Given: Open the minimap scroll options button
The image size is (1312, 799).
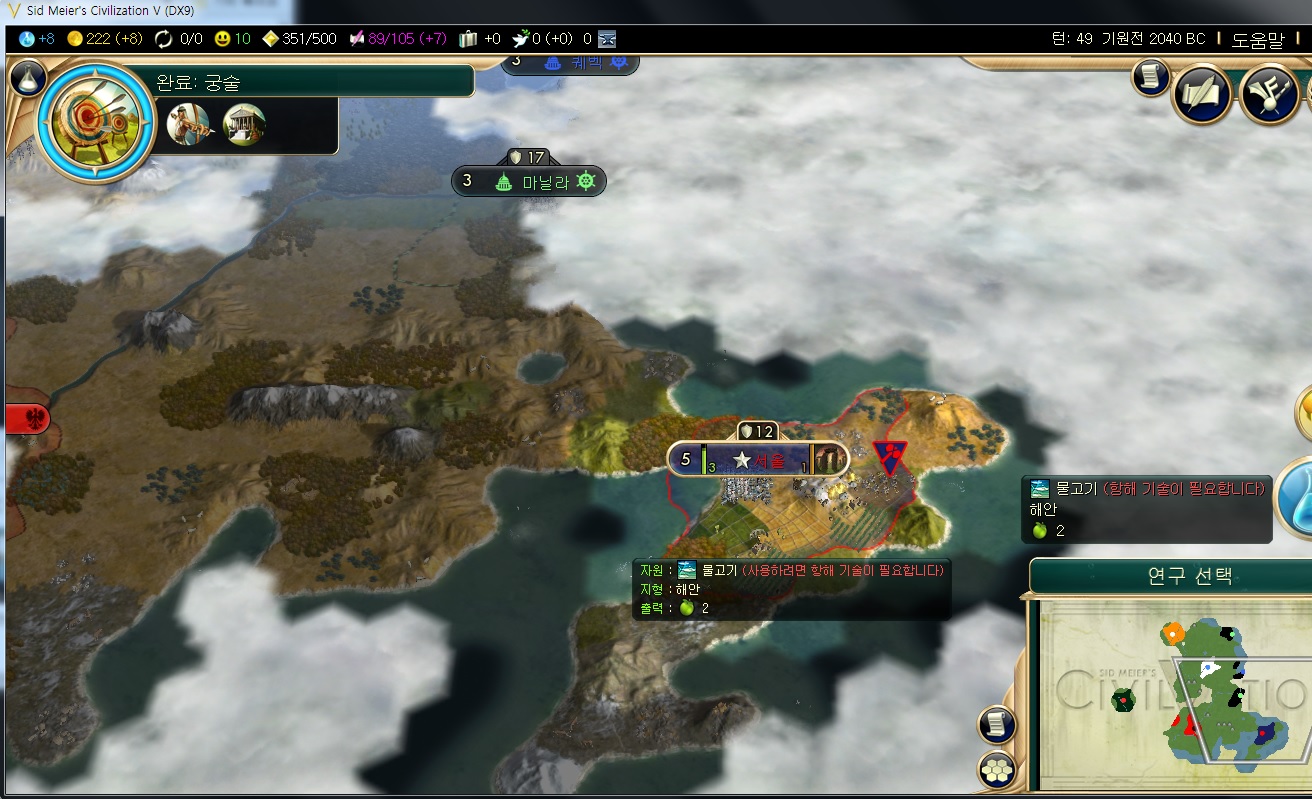Looking at the screenshot, I should pos(996,724).
